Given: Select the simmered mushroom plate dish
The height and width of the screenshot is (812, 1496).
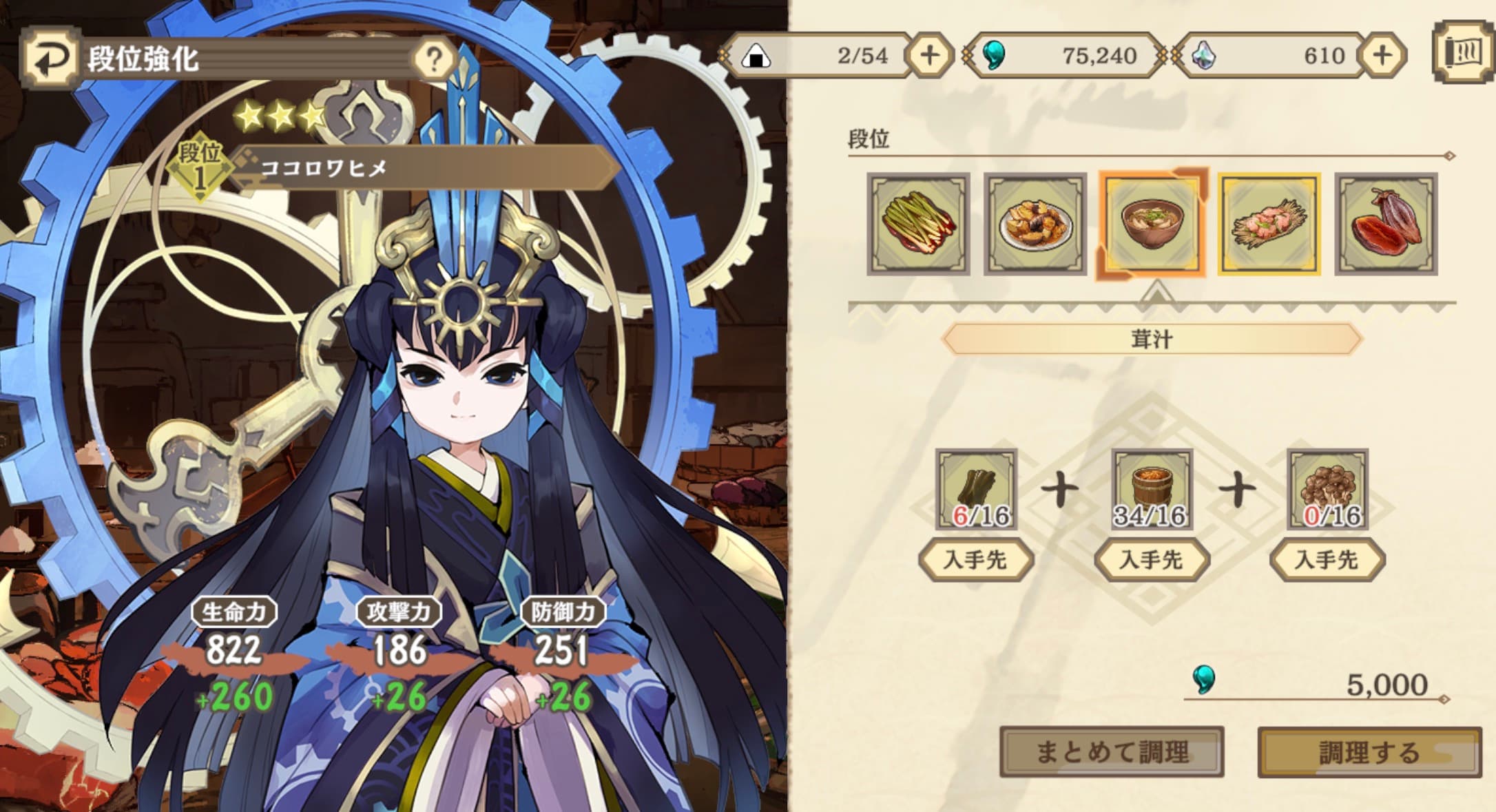Looking at the screenshot, I should click(x=1035, y=224).
